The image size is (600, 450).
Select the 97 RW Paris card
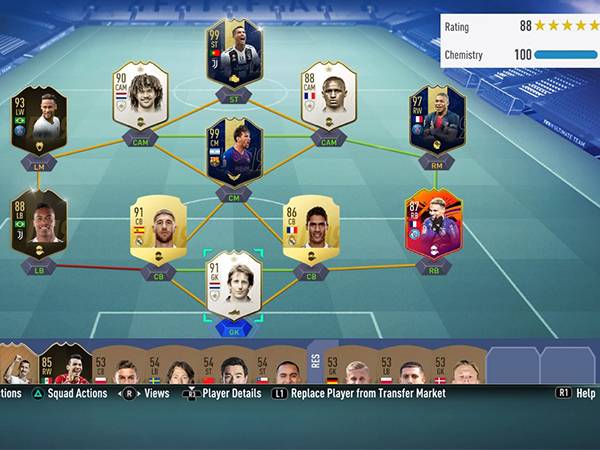[436, 120]
